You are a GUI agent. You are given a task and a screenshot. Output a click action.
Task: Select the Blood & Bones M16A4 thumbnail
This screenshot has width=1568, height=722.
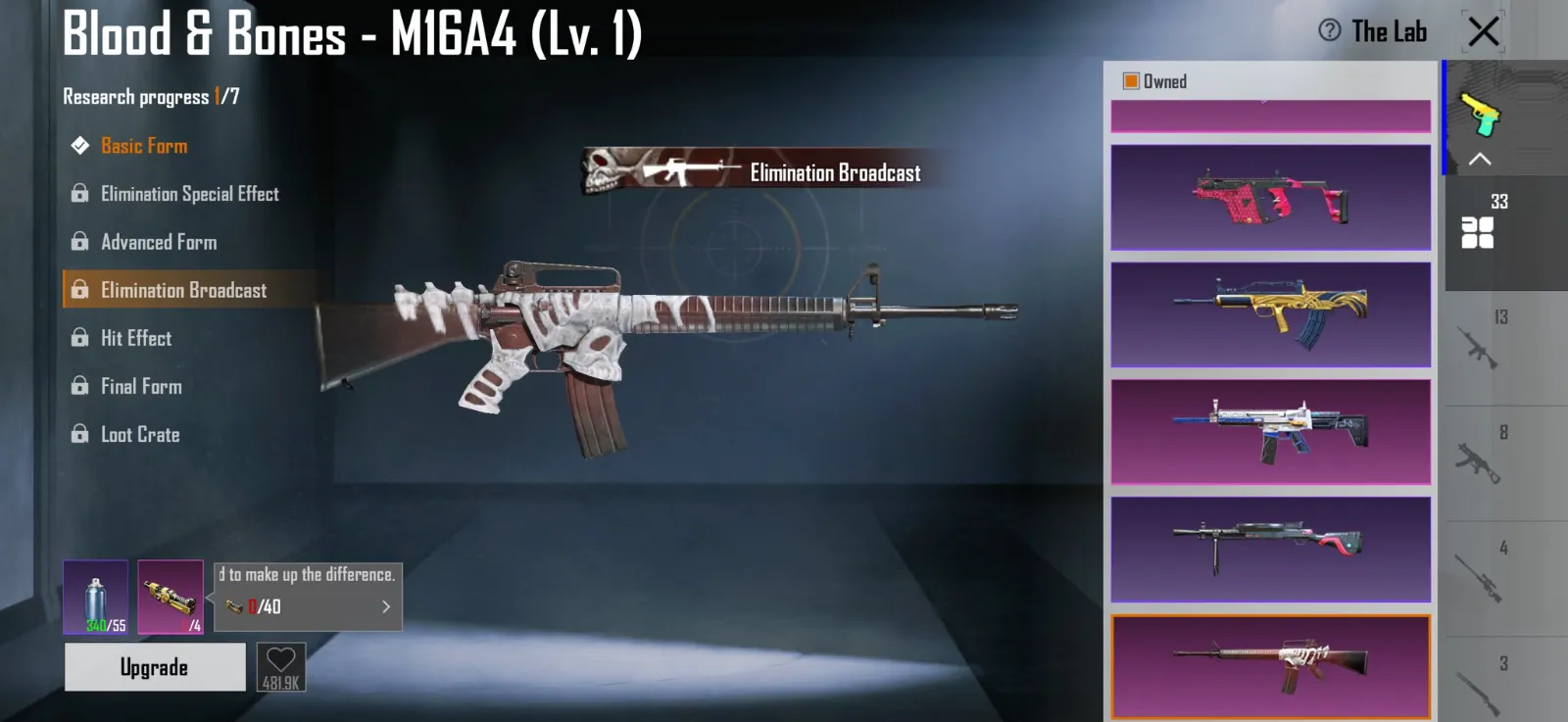point(1270,667)
